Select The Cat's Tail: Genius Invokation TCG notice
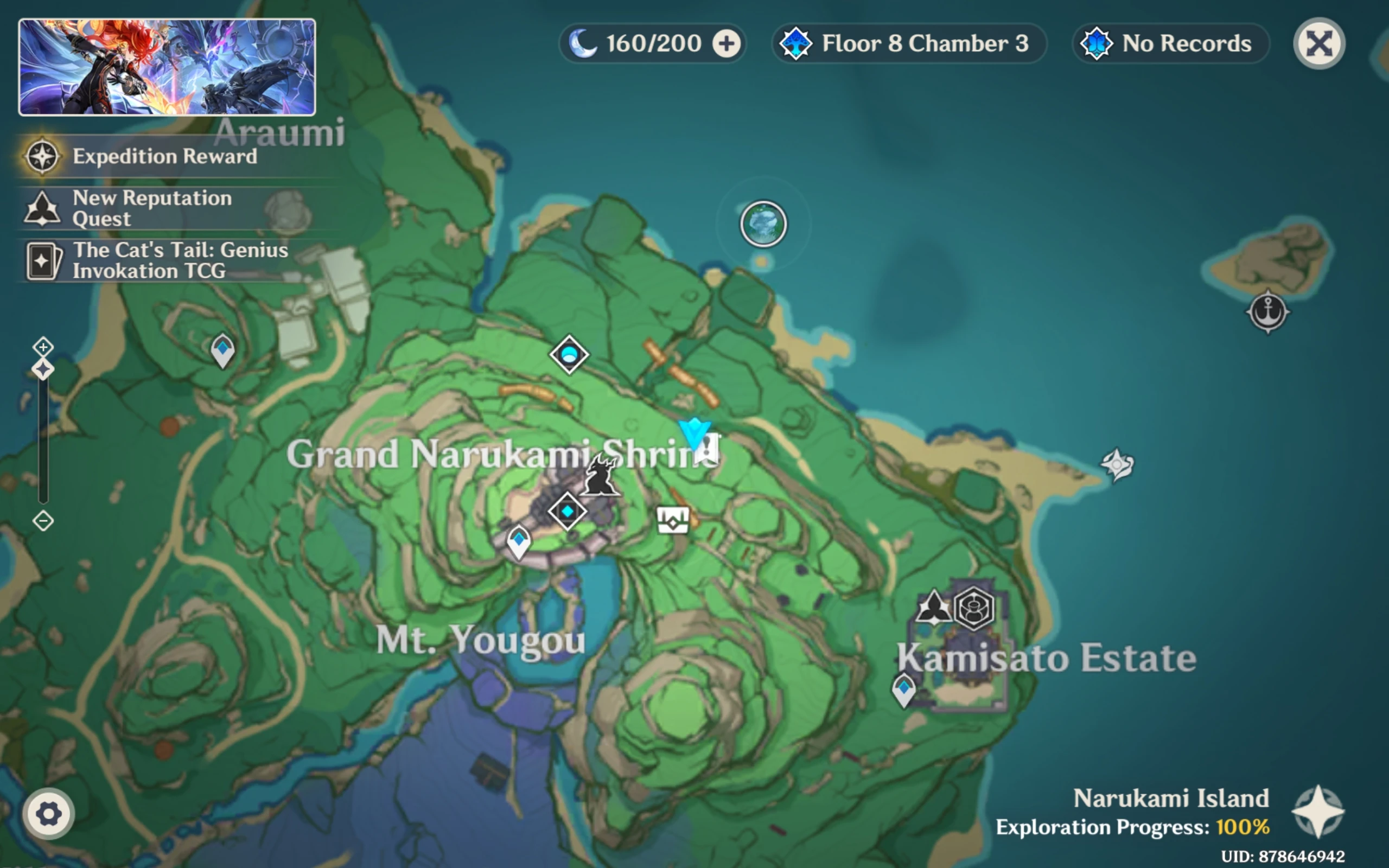Viewport: 1389px width, 868px height. (x=180, y=260)
